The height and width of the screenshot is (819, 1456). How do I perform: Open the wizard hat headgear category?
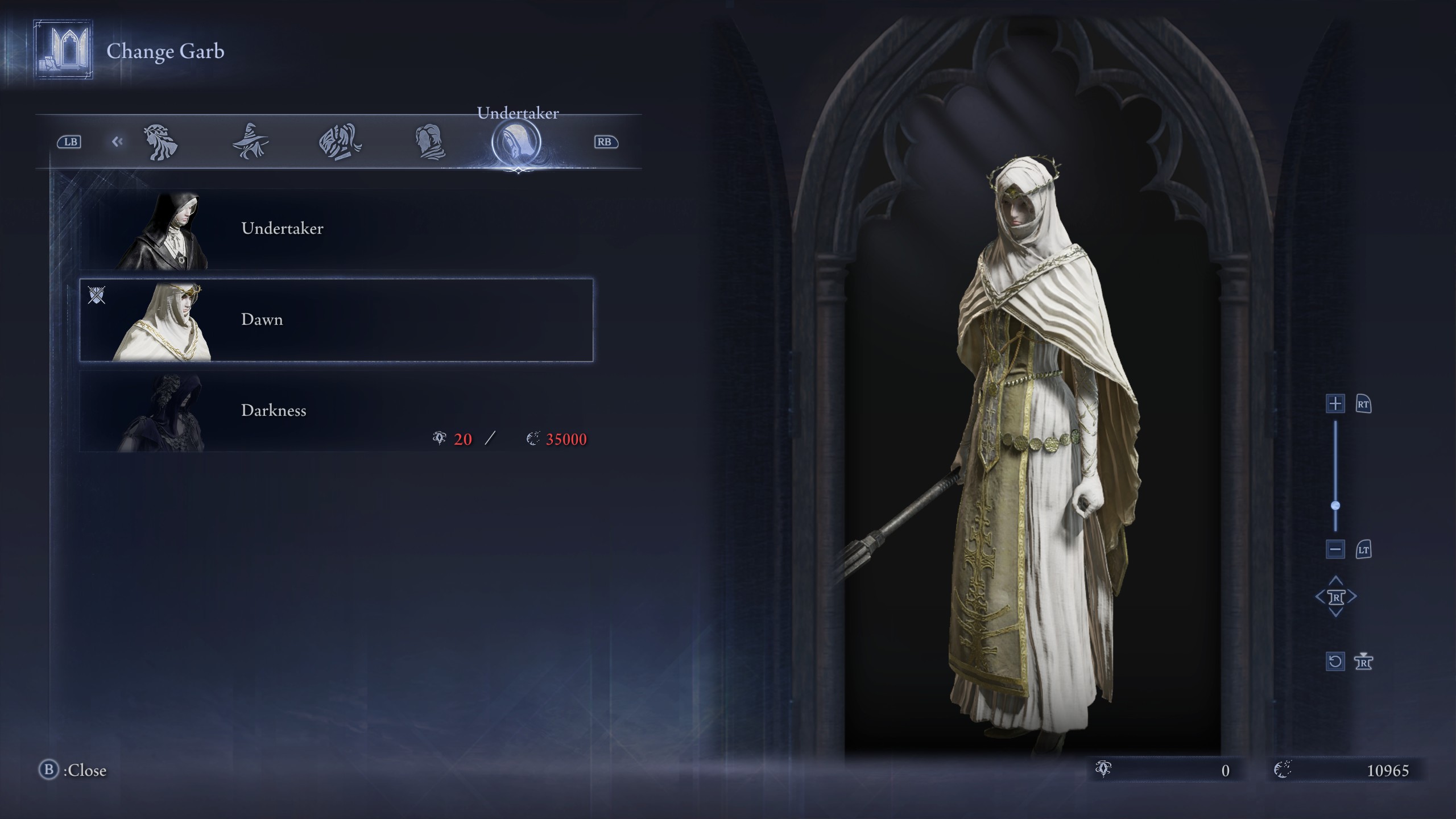pos(250,143)
